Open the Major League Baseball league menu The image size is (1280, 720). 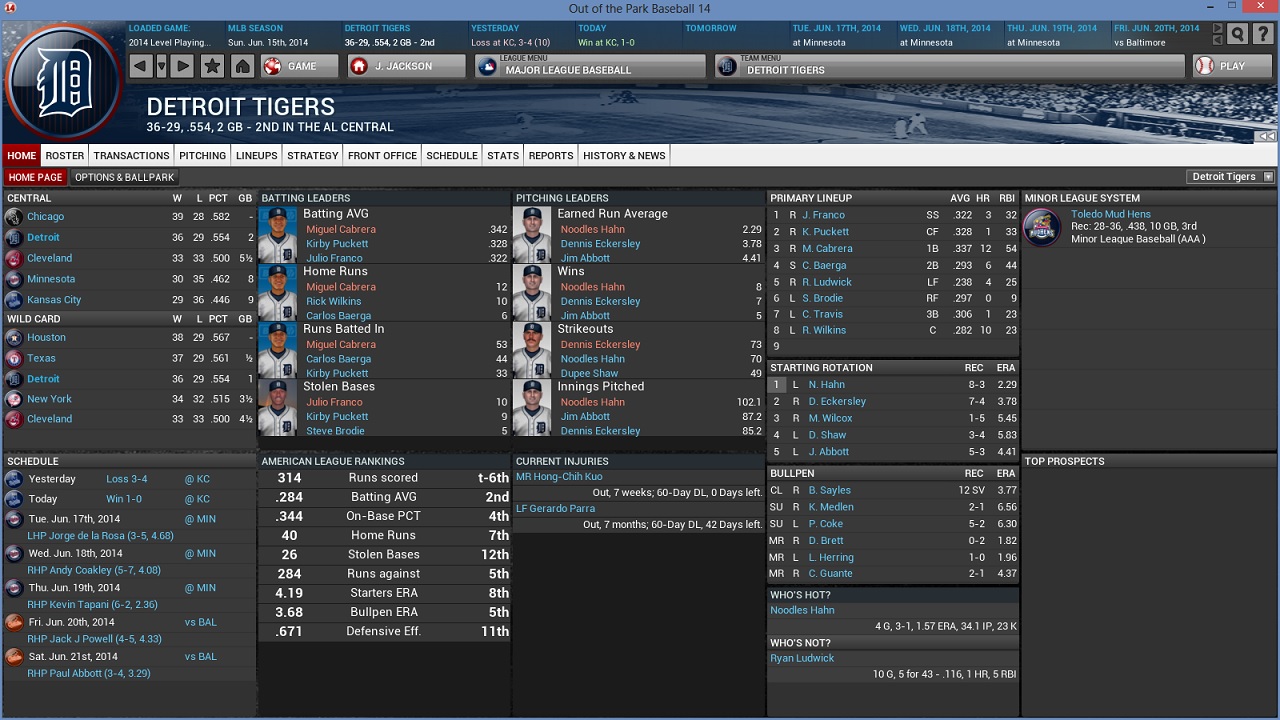pos(590,66)
